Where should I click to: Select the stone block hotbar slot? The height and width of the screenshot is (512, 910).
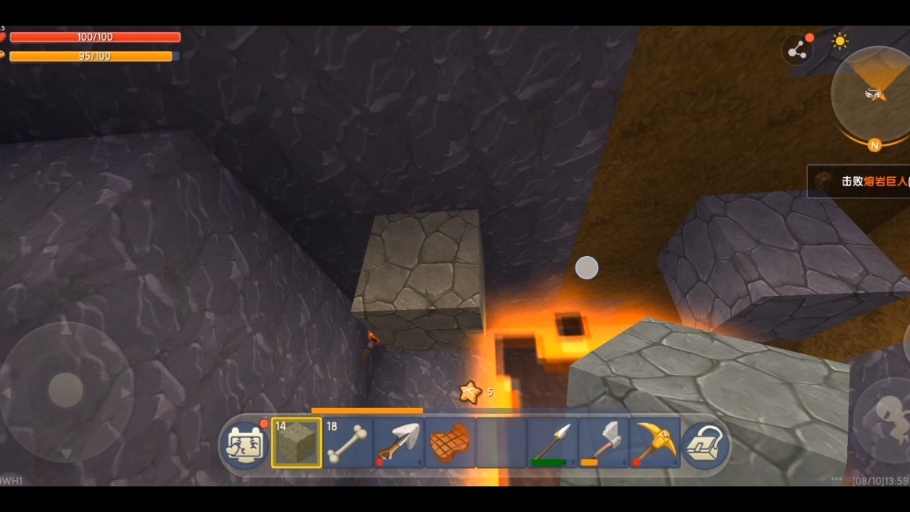coord(296,443)
